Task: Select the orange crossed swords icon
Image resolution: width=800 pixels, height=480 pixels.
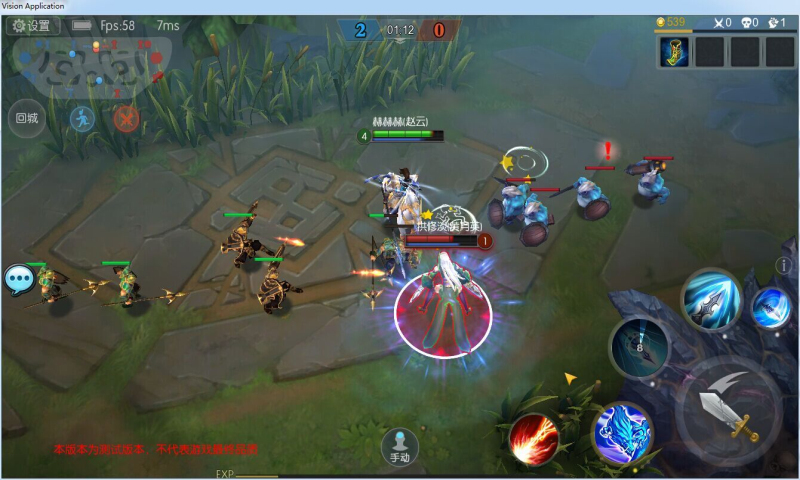Action: pos(126,119)
